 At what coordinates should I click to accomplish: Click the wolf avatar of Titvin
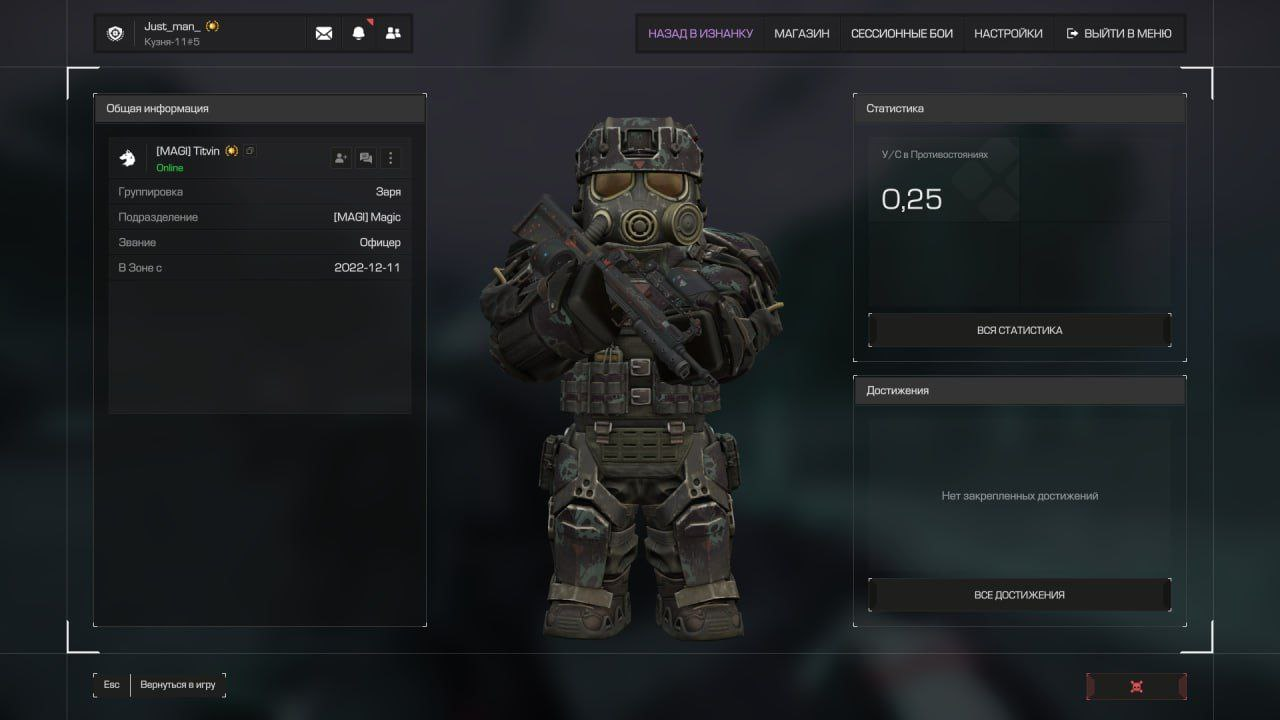coord(128,158)
